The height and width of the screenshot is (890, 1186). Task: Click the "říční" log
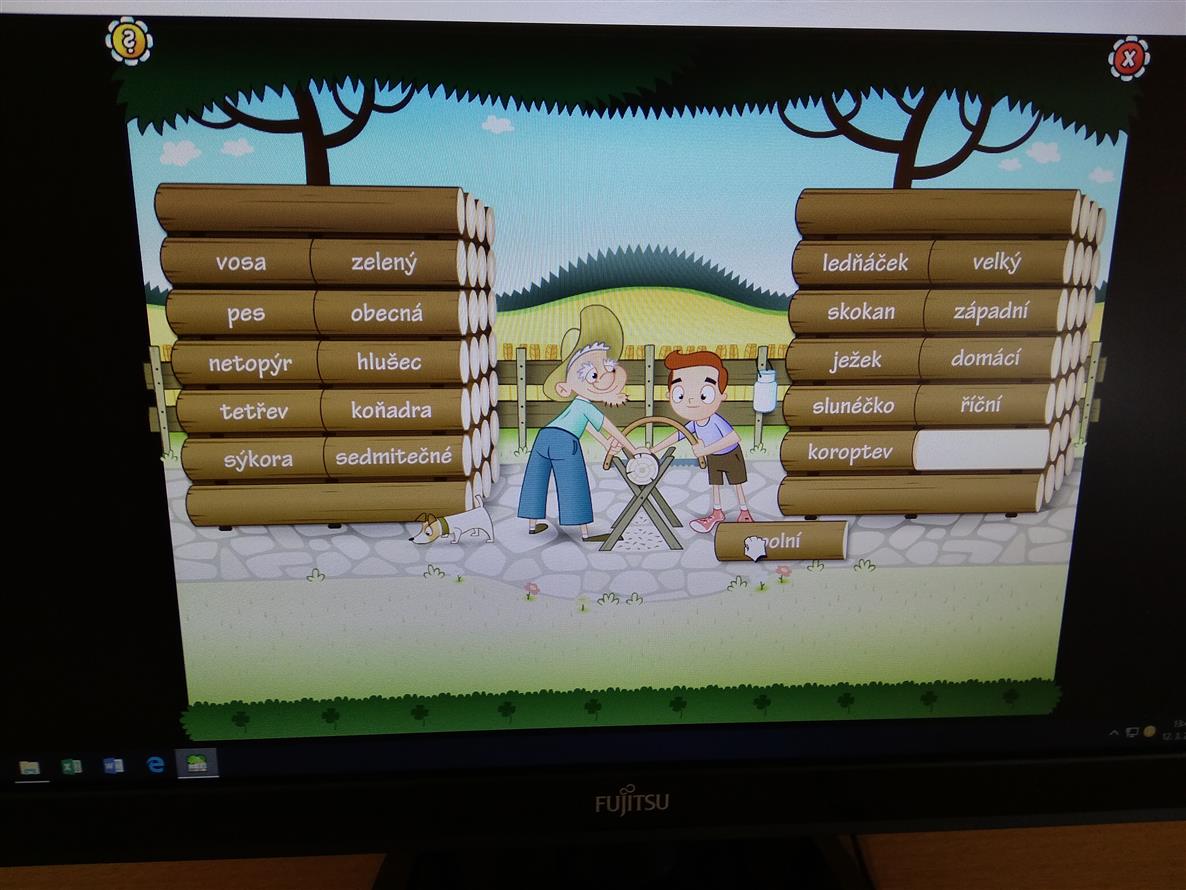pos(983,405)
